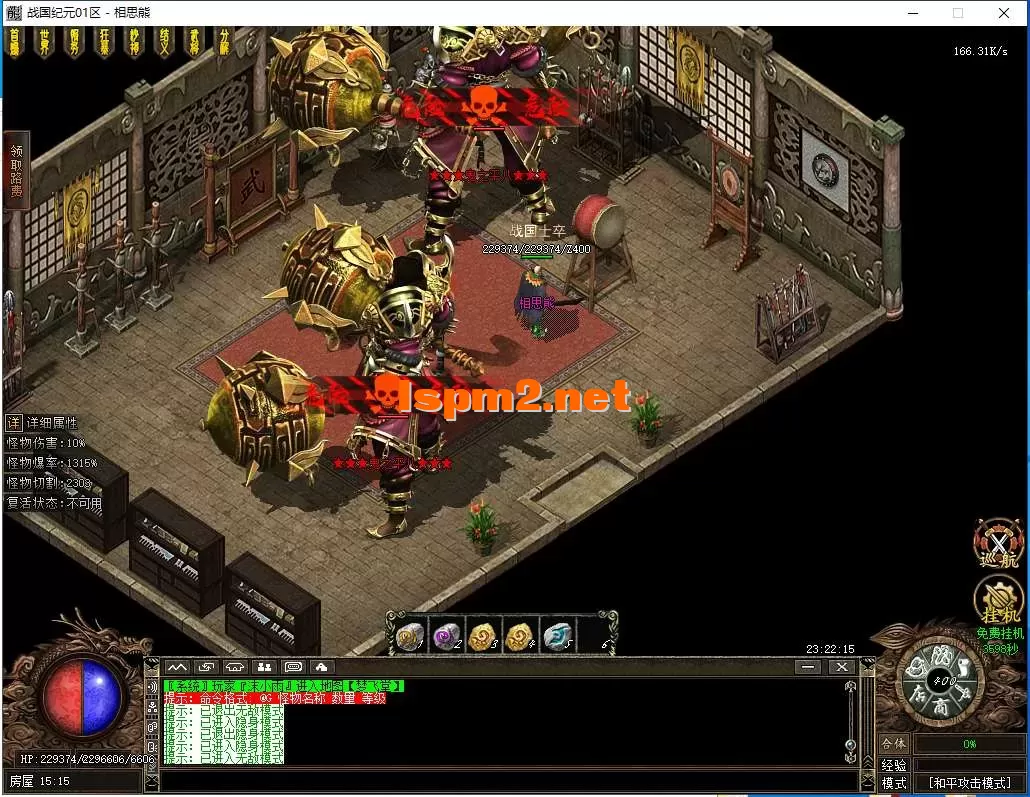
Task: Toggle the 和平攻击模式 attack mode
Action: pyautogui.click(x=969, y=783)
